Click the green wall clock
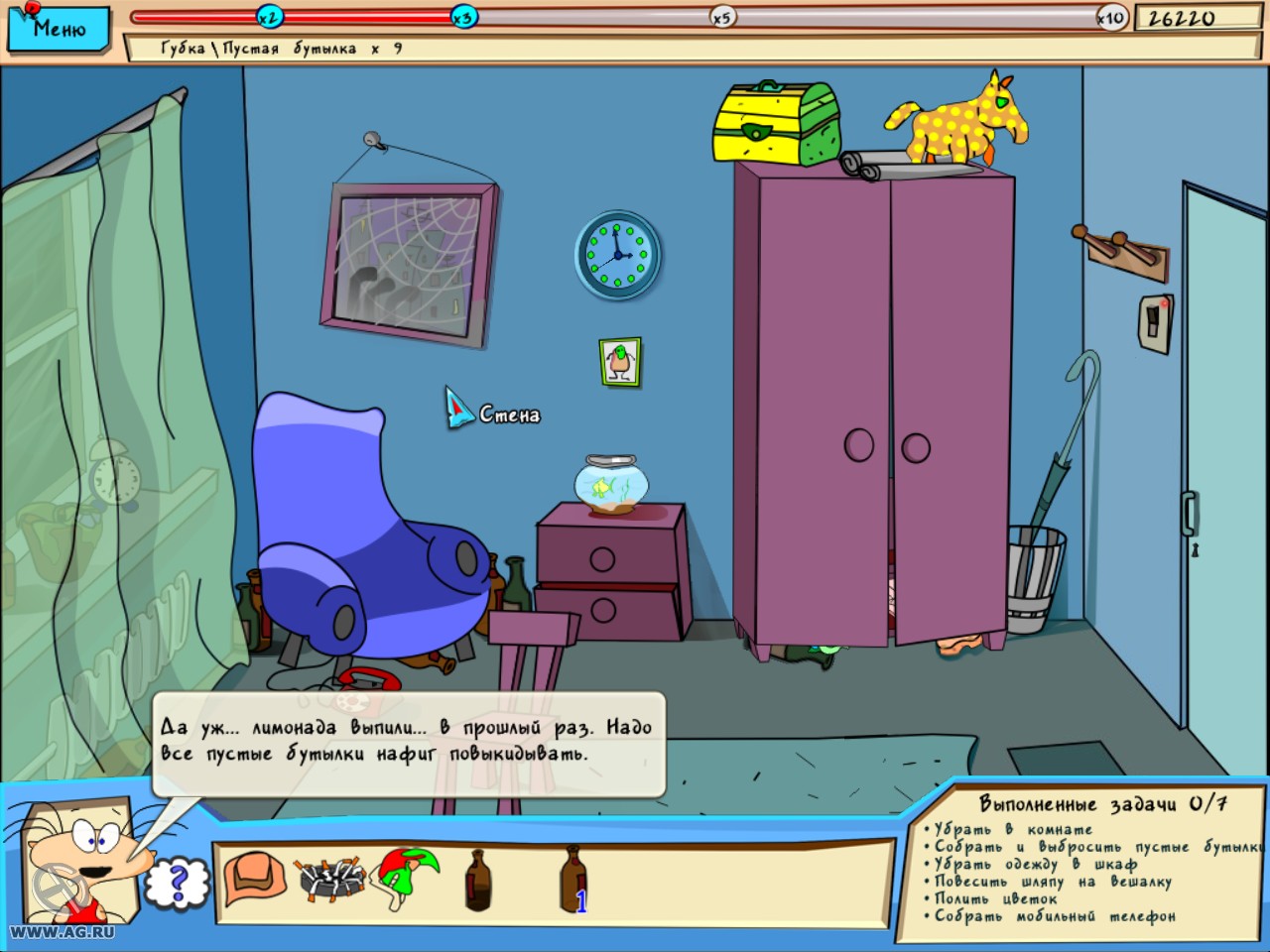Image resolution: width=1270 pixels, height=952 pixels. pos(617,254)
